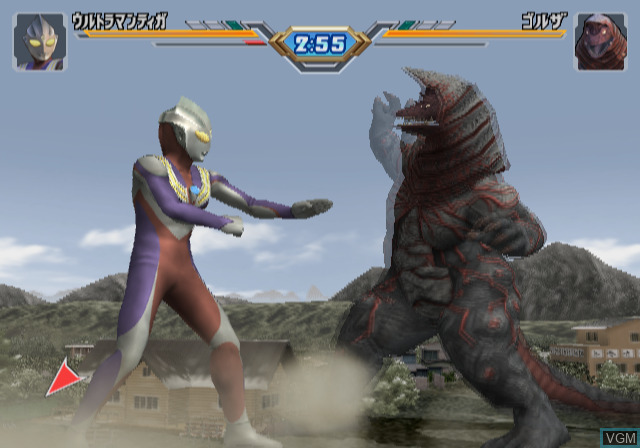Select the Golza monster portrait
This screenshot has width=640, height=448.
click(x=600, y=42)
